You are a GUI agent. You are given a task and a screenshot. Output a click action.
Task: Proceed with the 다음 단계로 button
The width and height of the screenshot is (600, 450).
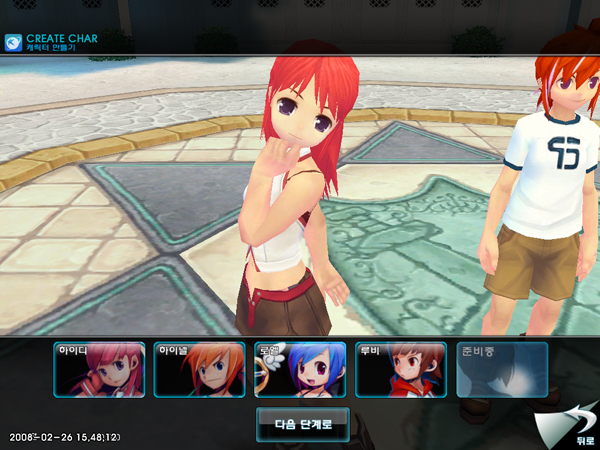(x=302, y=423)
